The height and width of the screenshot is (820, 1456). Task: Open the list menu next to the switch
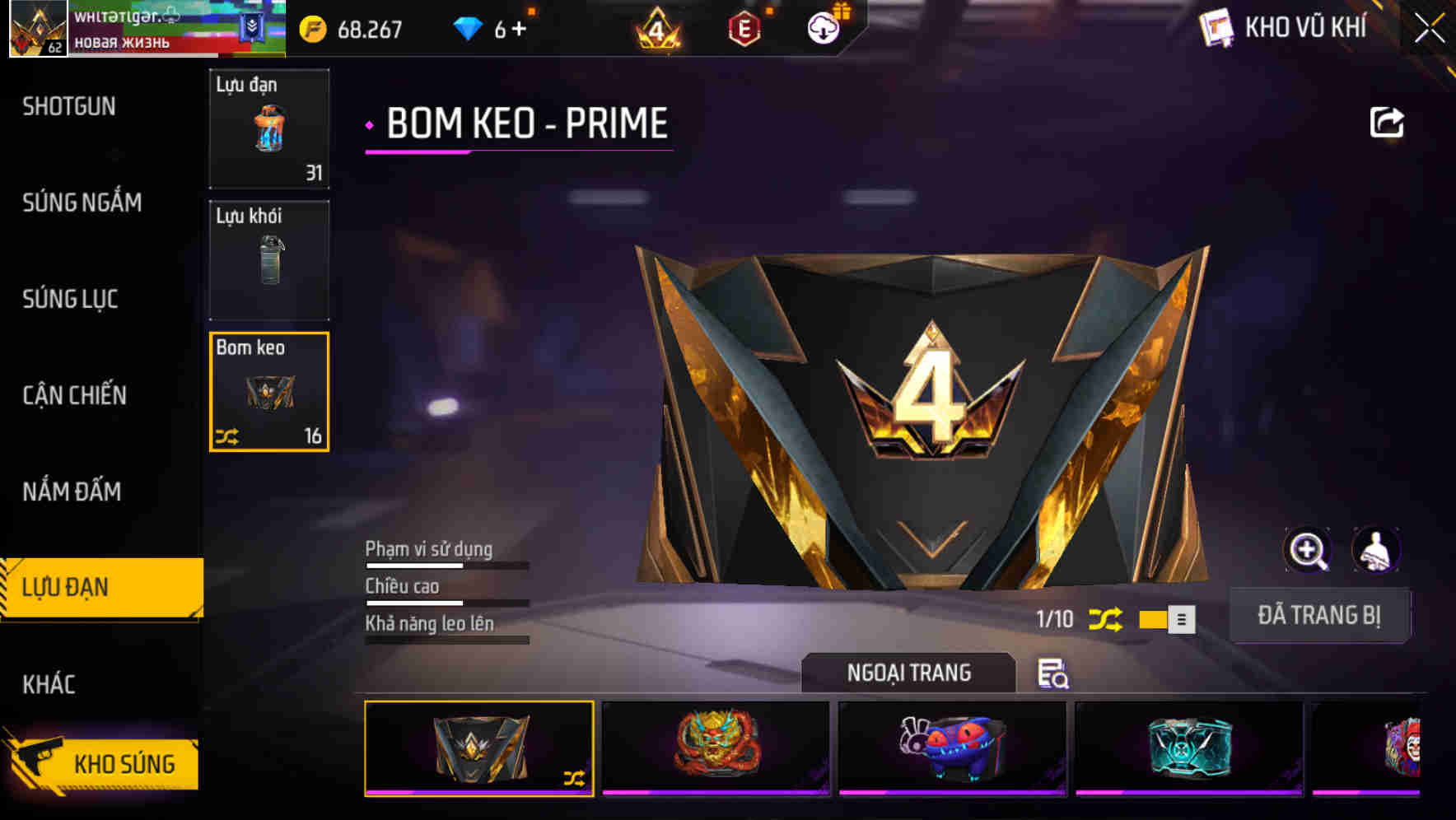pyautogui.click(x=1183, y=618)
